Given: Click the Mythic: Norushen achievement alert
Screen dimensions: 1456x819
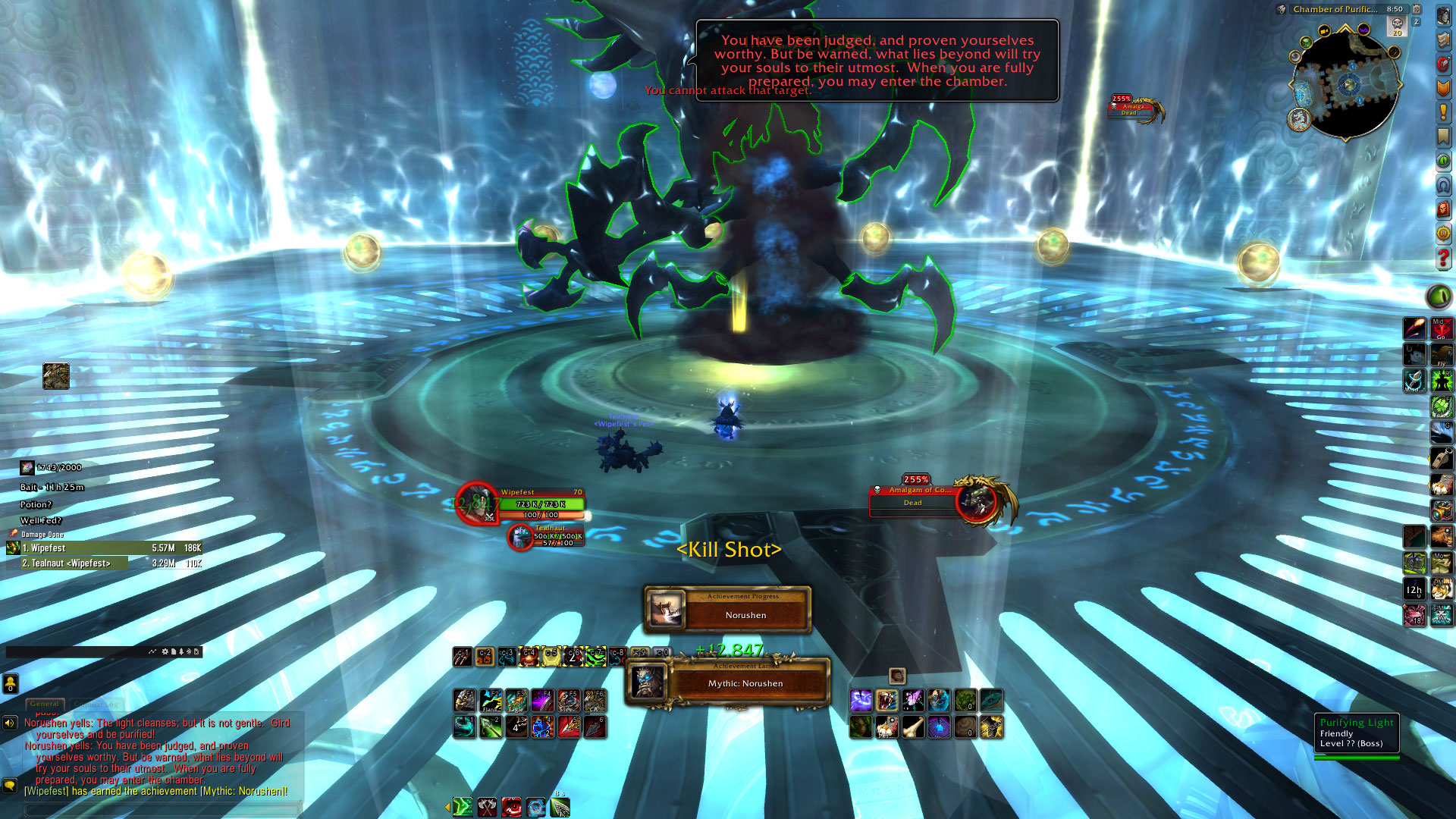Looking at the screenshot, I should pyautogui.click(x=745, y=683).
